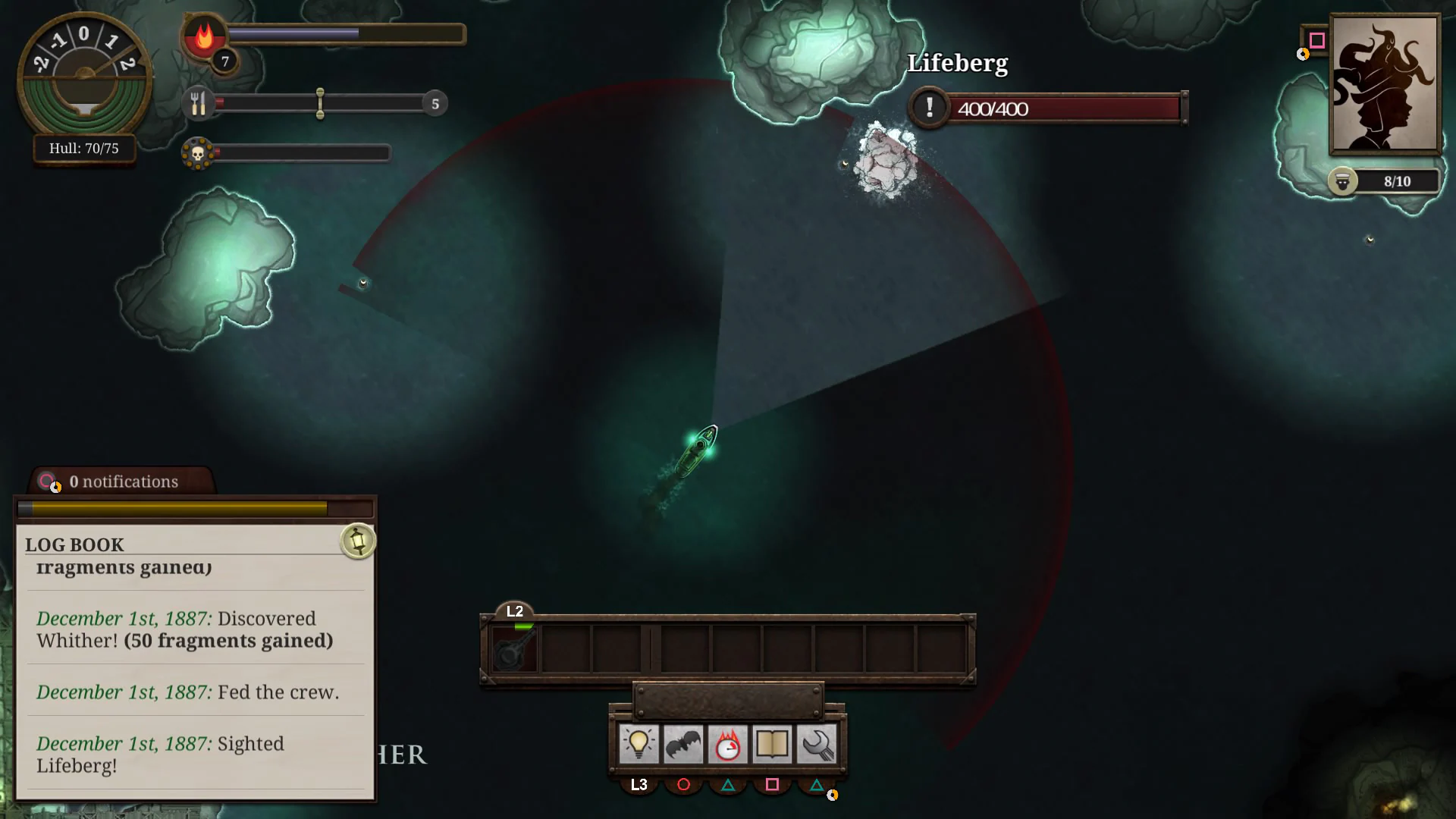The image size is (1456, 819).
Task: Open the 0 notifications header
Action: [x=124, y=481]
